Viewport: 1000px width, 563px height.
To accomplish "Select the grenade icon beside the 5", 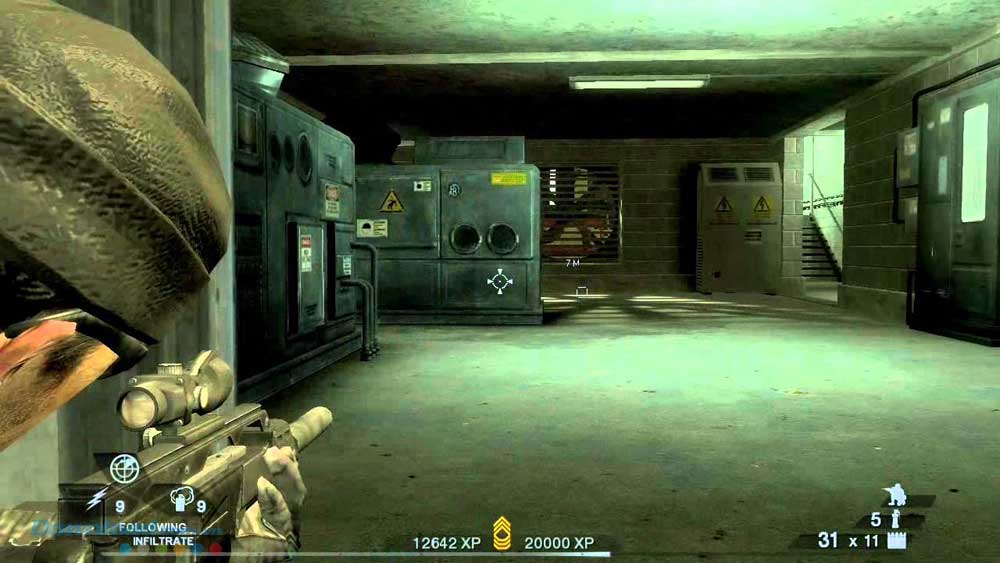I will 896,519.
